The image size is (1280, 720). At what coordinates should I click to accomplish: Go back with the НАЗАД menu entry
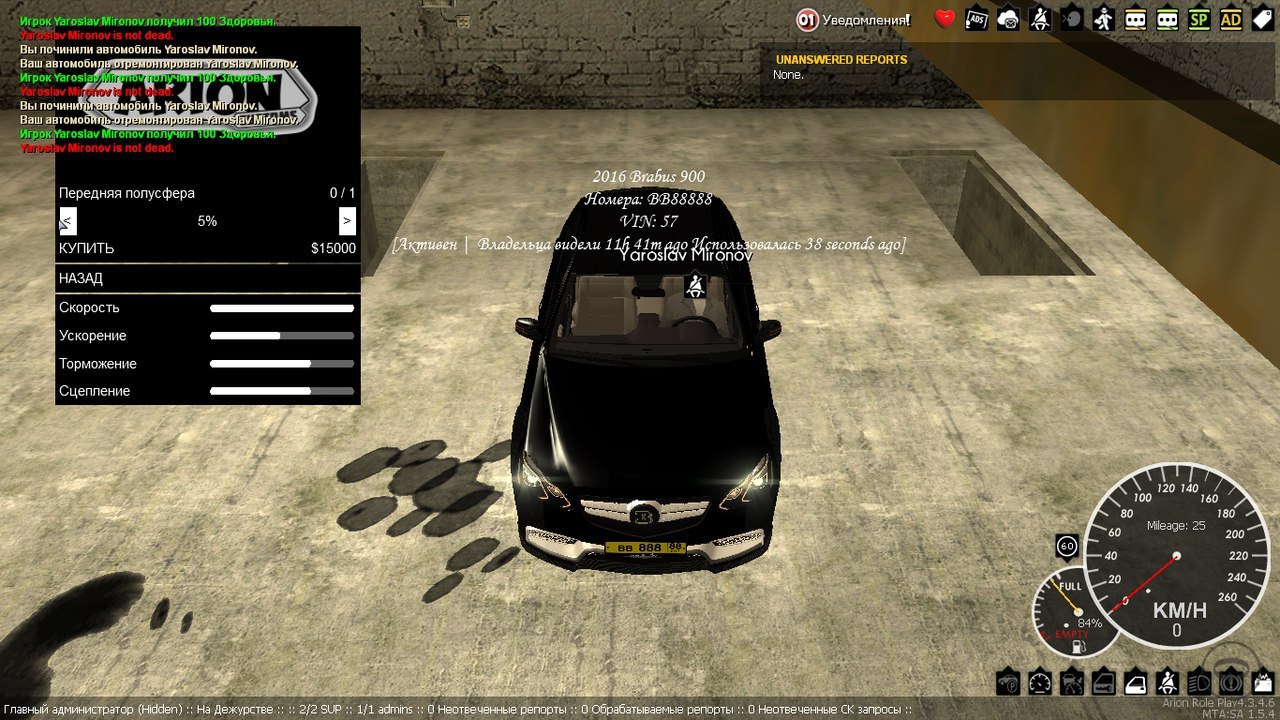[x=207, y=278]
